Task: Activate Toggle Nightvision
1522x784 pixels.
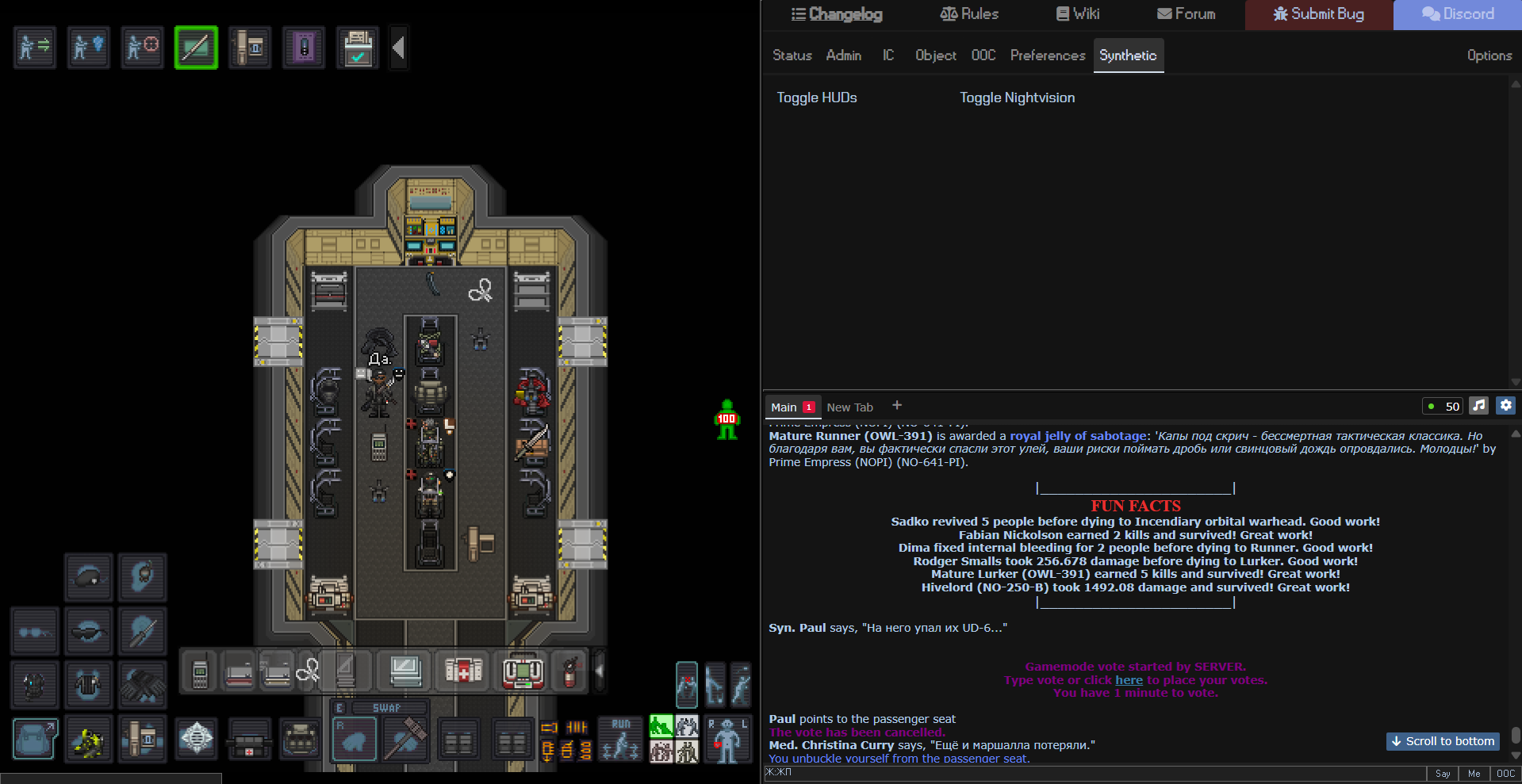Action: pos(1017,98)
